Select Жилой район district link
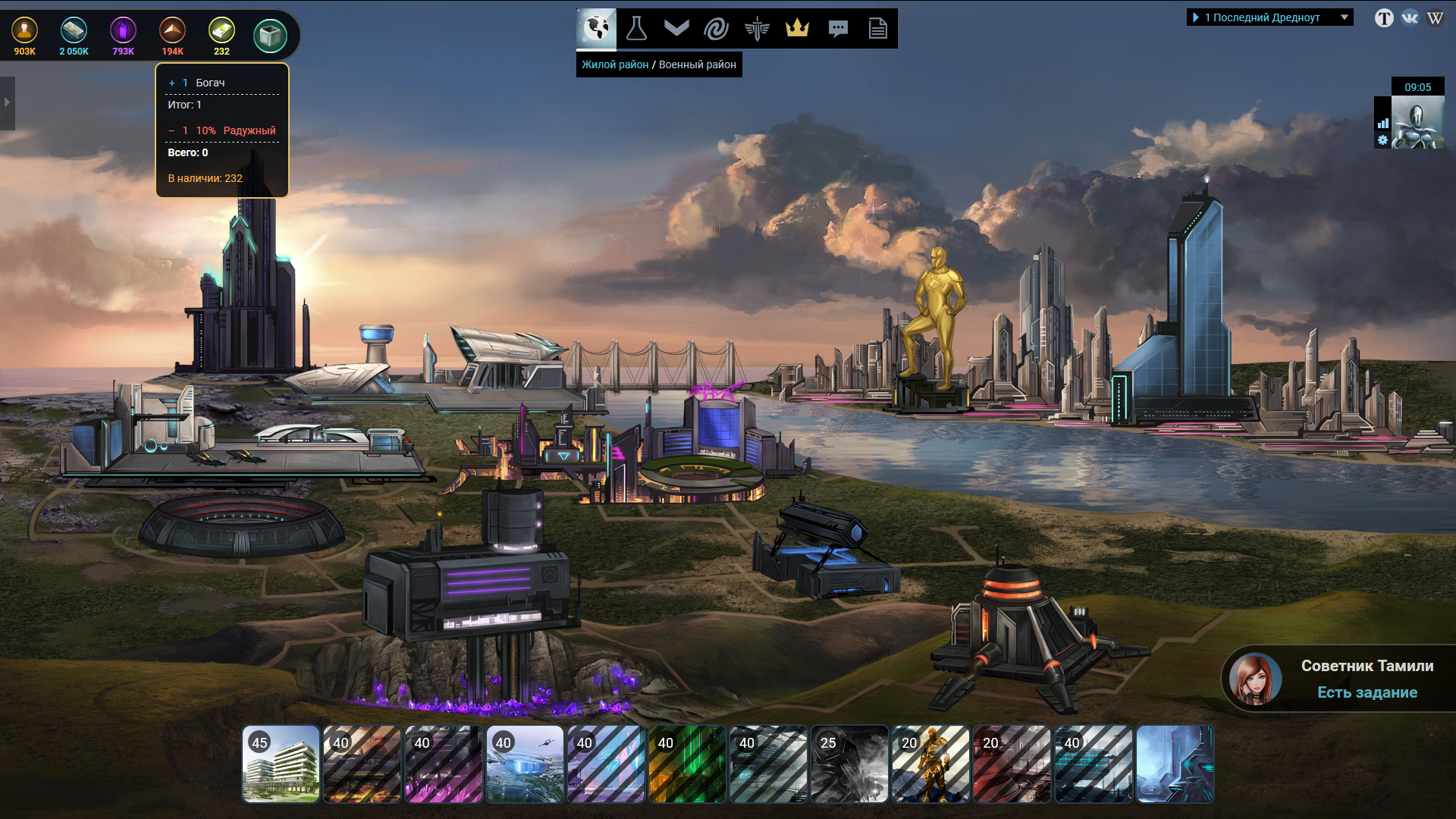Screen dimensions: 1456x819 615,64
